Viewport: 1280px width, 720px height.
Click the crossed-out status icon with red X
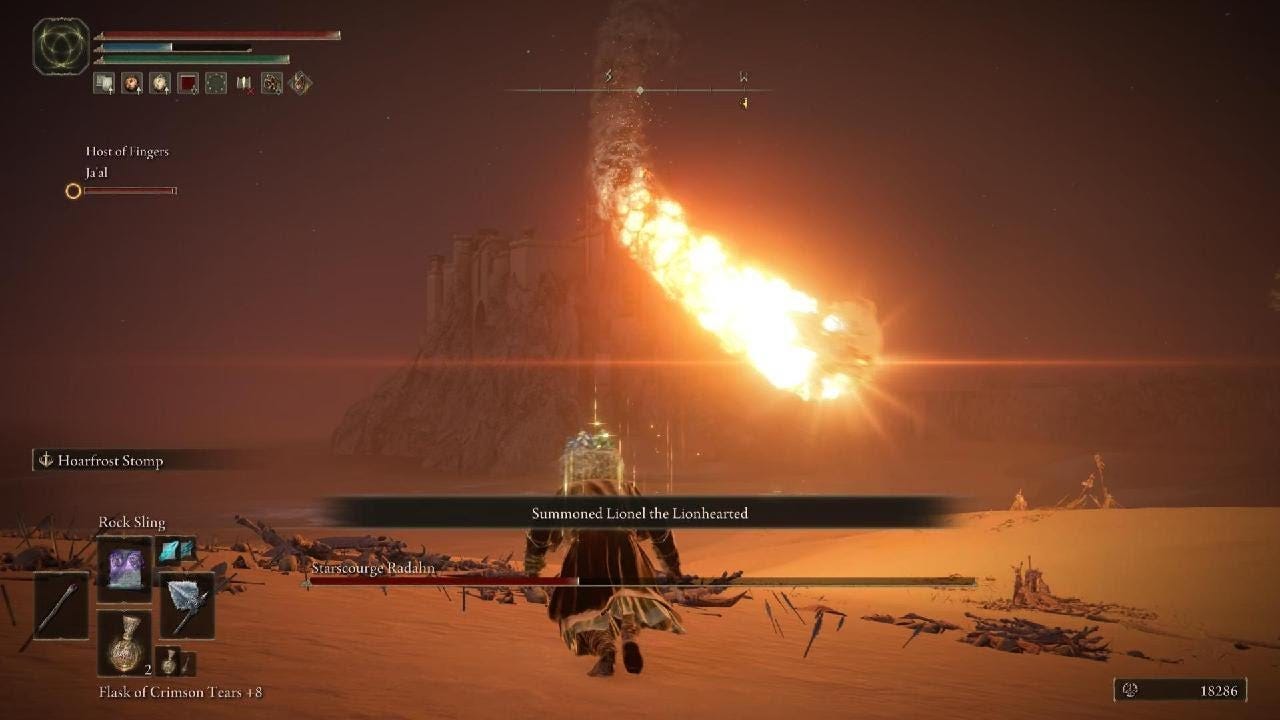coord(244,84)
